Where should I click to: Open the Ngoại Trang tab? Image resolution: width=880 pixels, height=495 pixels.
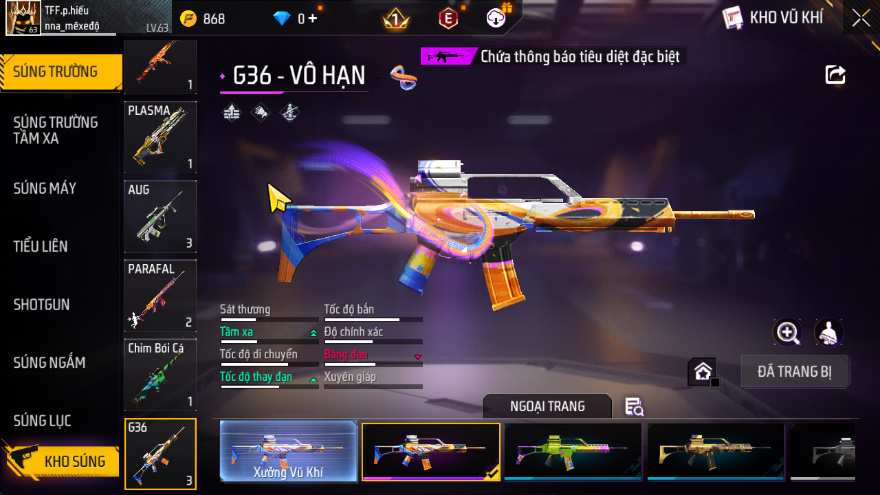547,406
